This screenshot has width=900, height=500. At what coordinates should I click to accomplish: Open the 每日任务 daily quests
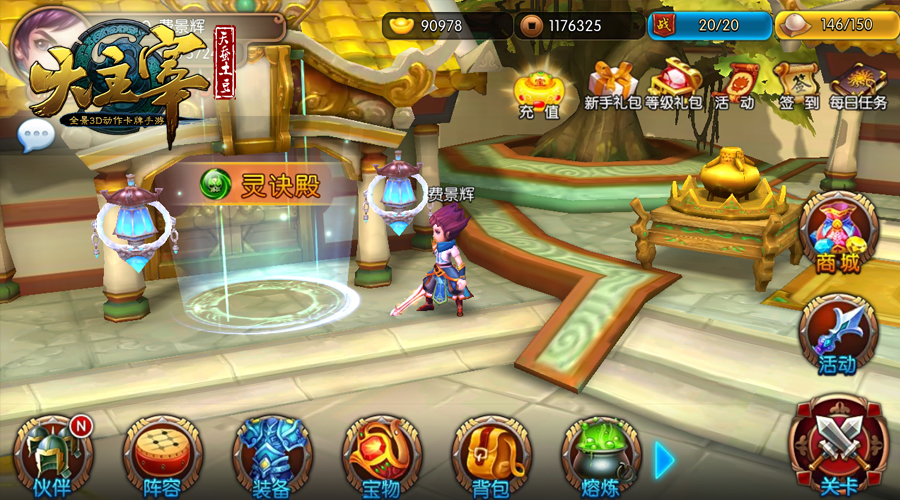coord(858,85)
